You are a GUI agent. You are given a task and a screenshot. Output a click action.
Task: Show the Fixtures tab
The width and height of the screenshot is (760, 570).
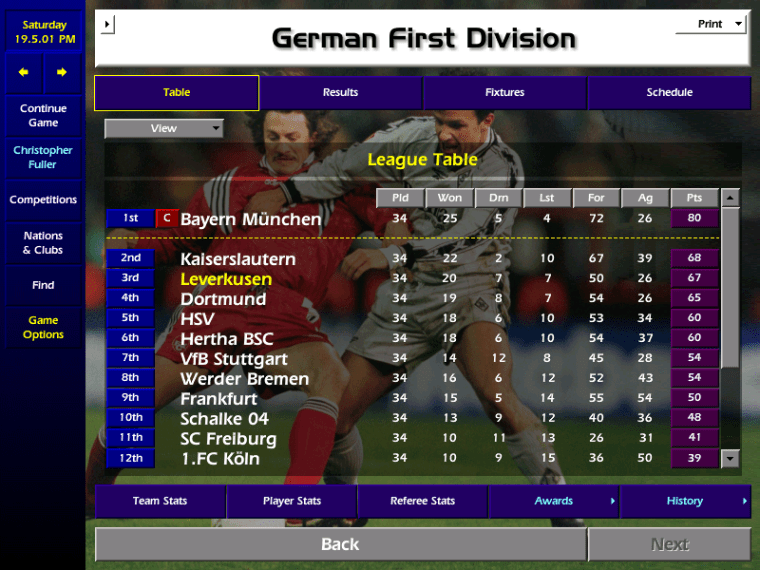pos(504,93)
